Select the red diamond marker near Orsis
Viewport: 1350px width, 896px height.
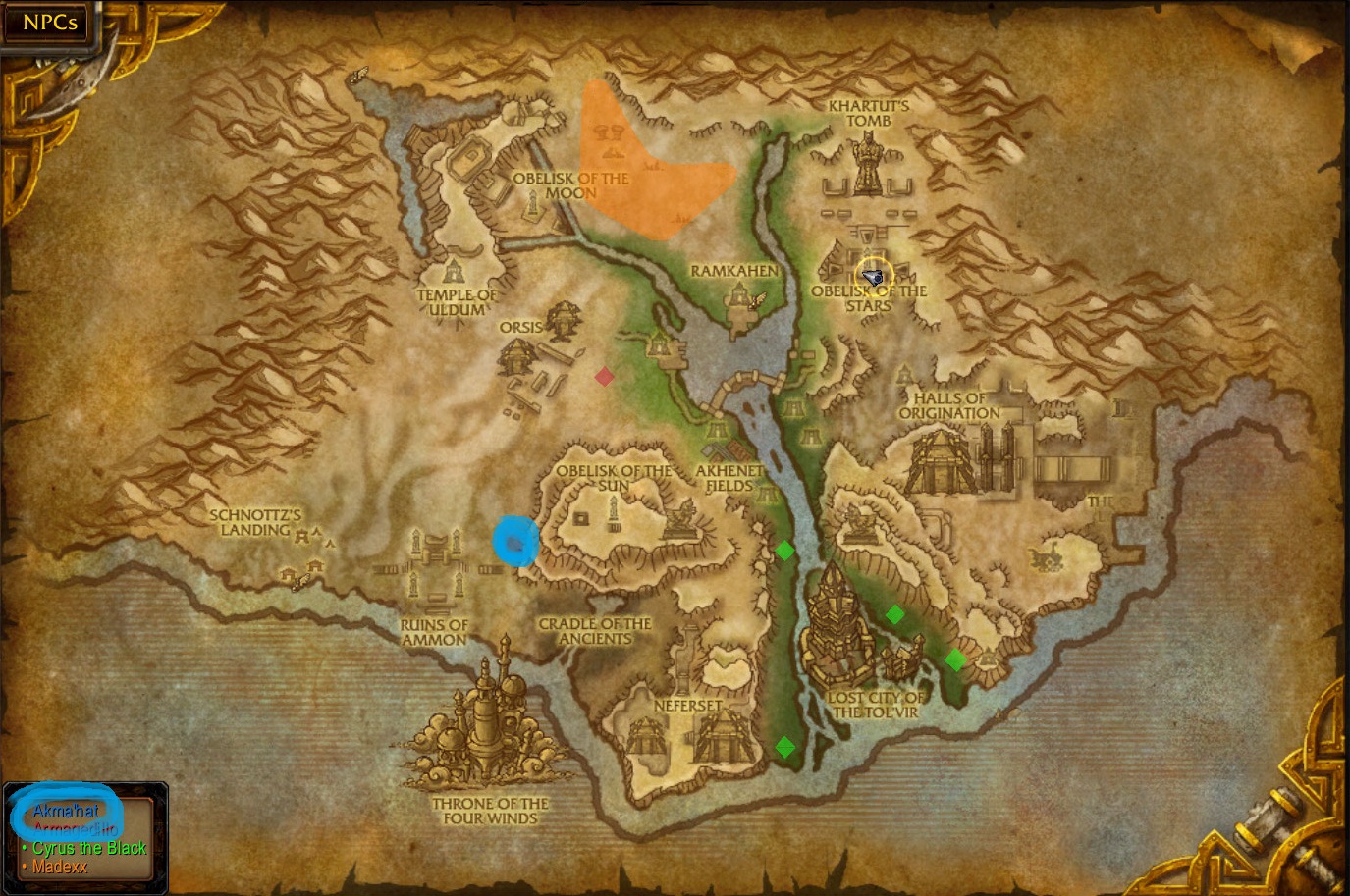(x=604, y=376)
